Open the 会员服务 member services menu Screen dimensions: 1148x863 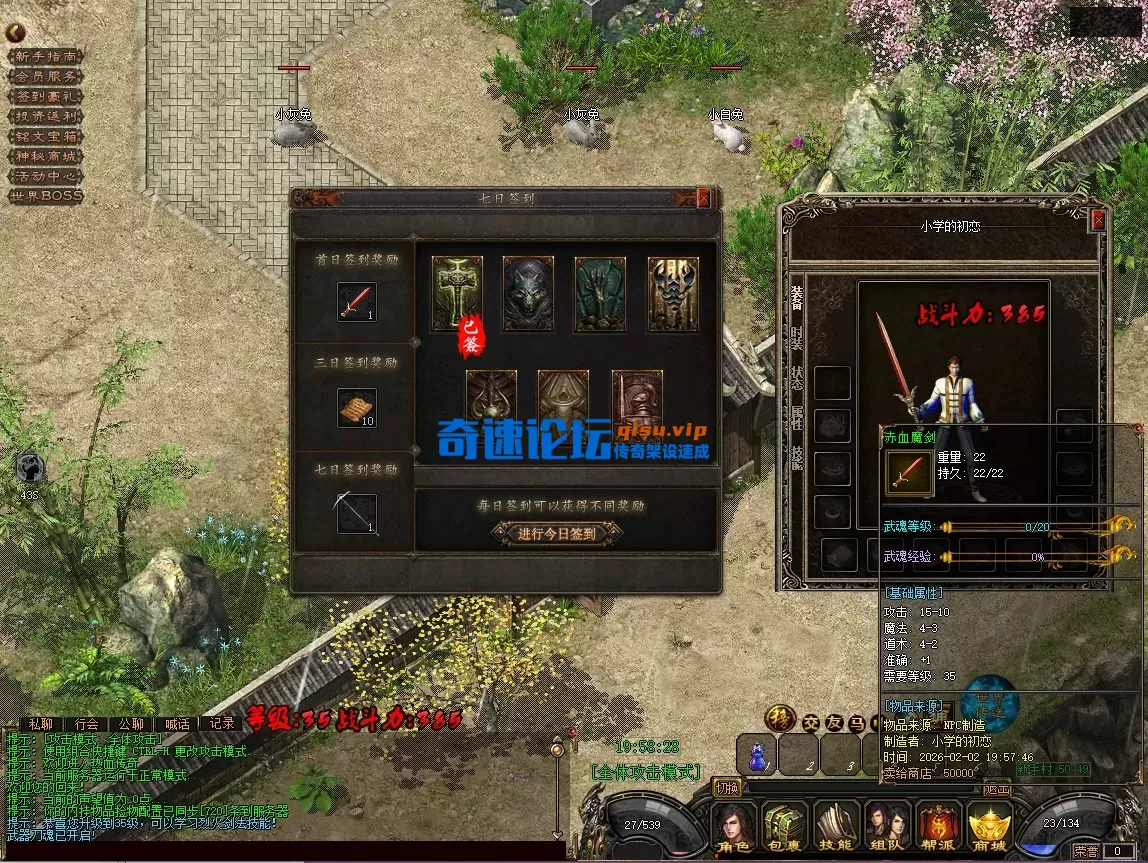[45, 76]
